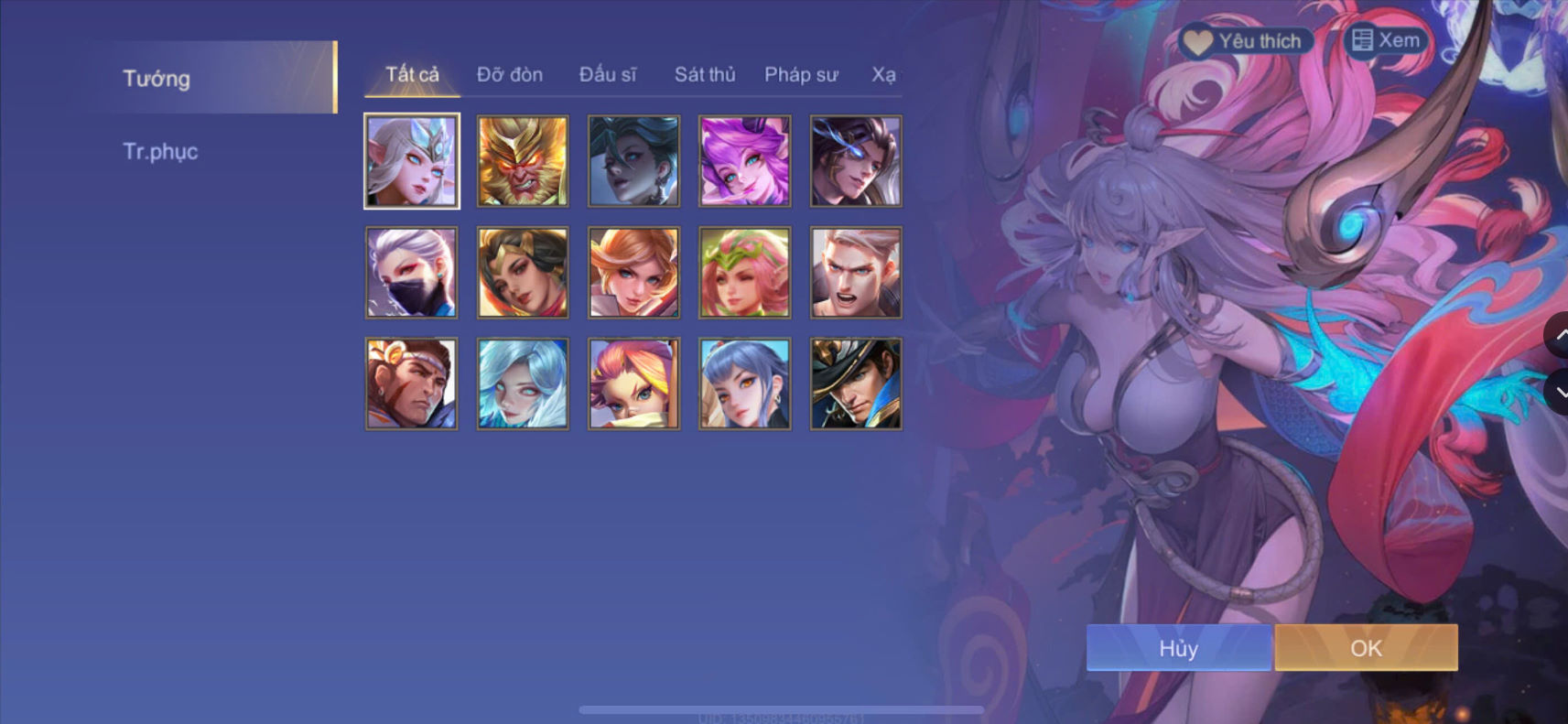Select the hat-wearing gunslinger hero portrait
This screenshot has height=724, width=1568.
[856, 384]
